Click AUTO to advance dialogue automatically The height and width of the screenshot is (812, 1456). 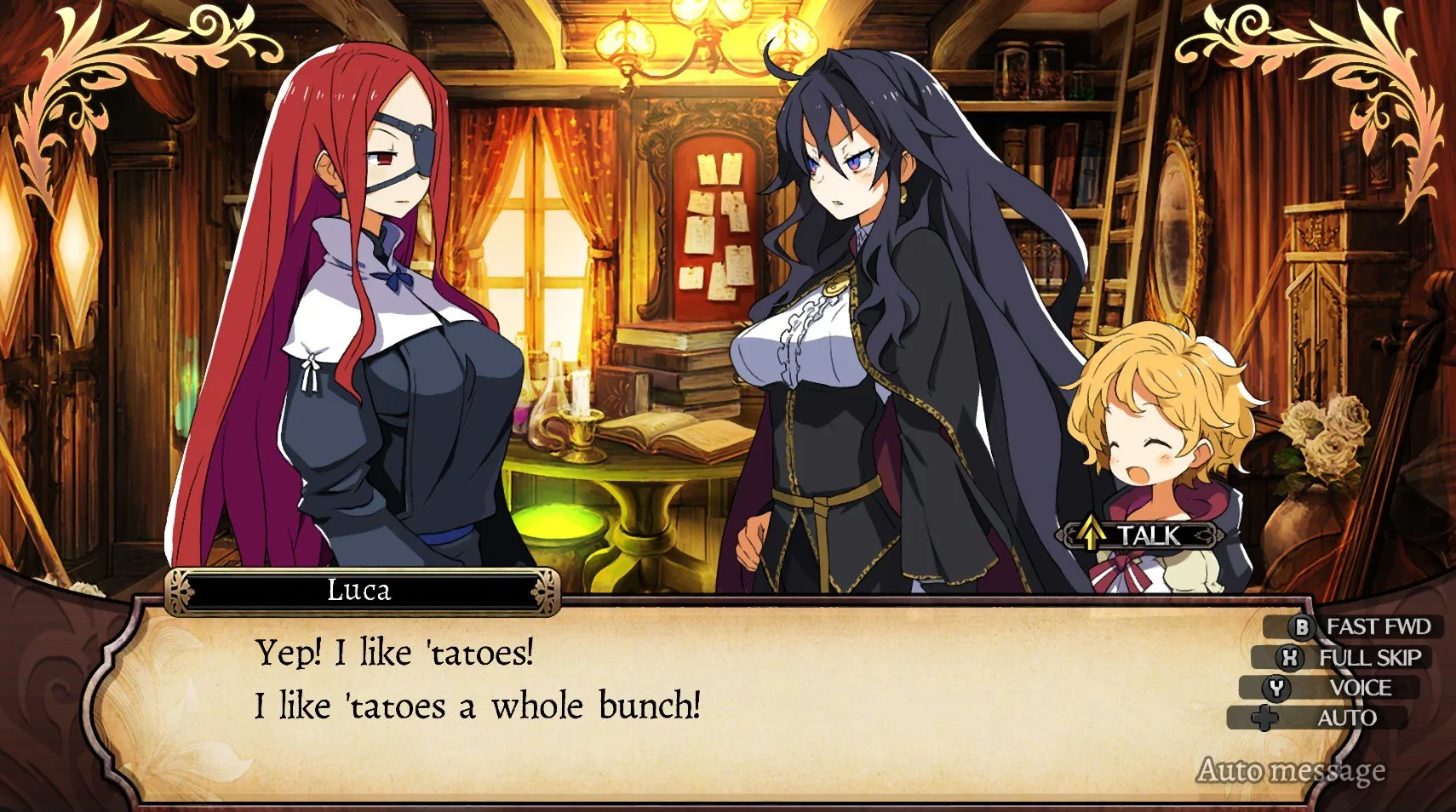pos(1350,718)
